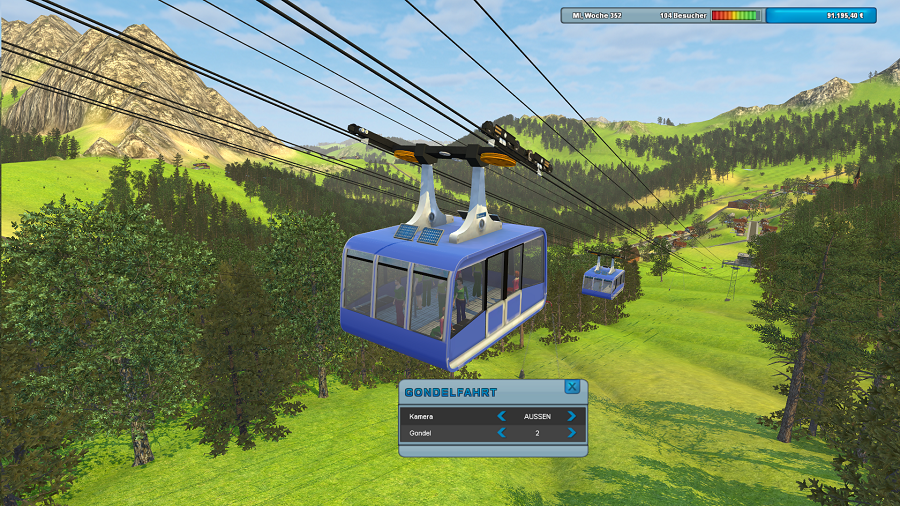
Task: Switch Kamera to previous view
Action: click(502, 416)
